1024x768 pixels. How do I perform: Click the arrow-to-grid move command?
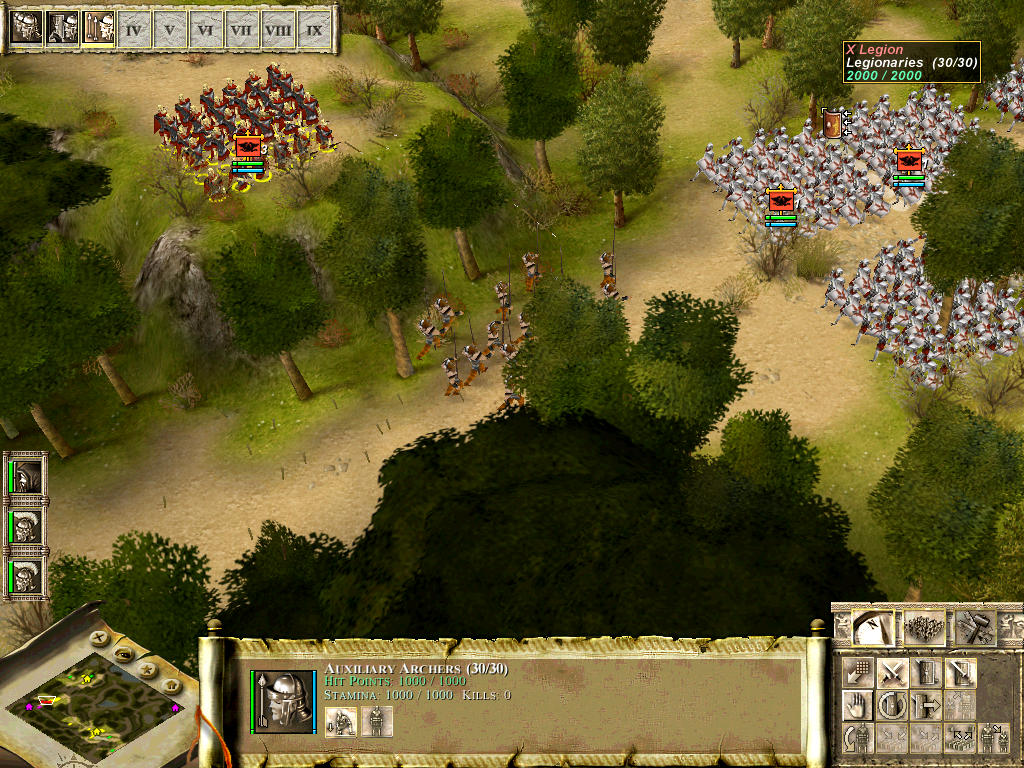[x=858, y=673]
